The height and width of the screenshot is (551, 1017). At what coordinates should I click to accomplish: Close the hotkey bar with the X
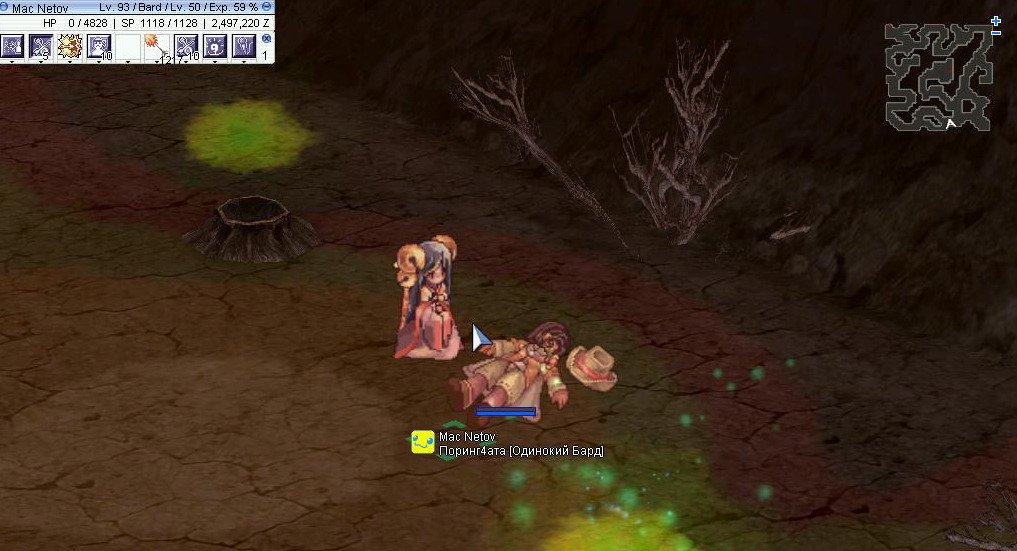[266, 39]
